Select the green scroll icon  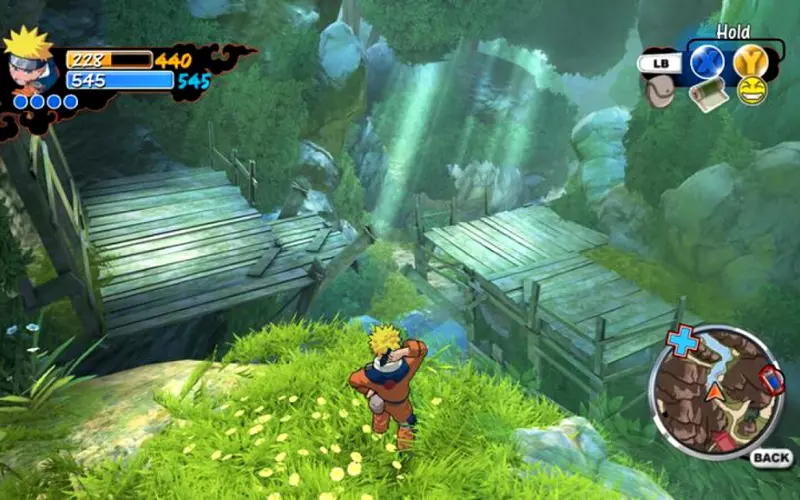tap(708, 93)
